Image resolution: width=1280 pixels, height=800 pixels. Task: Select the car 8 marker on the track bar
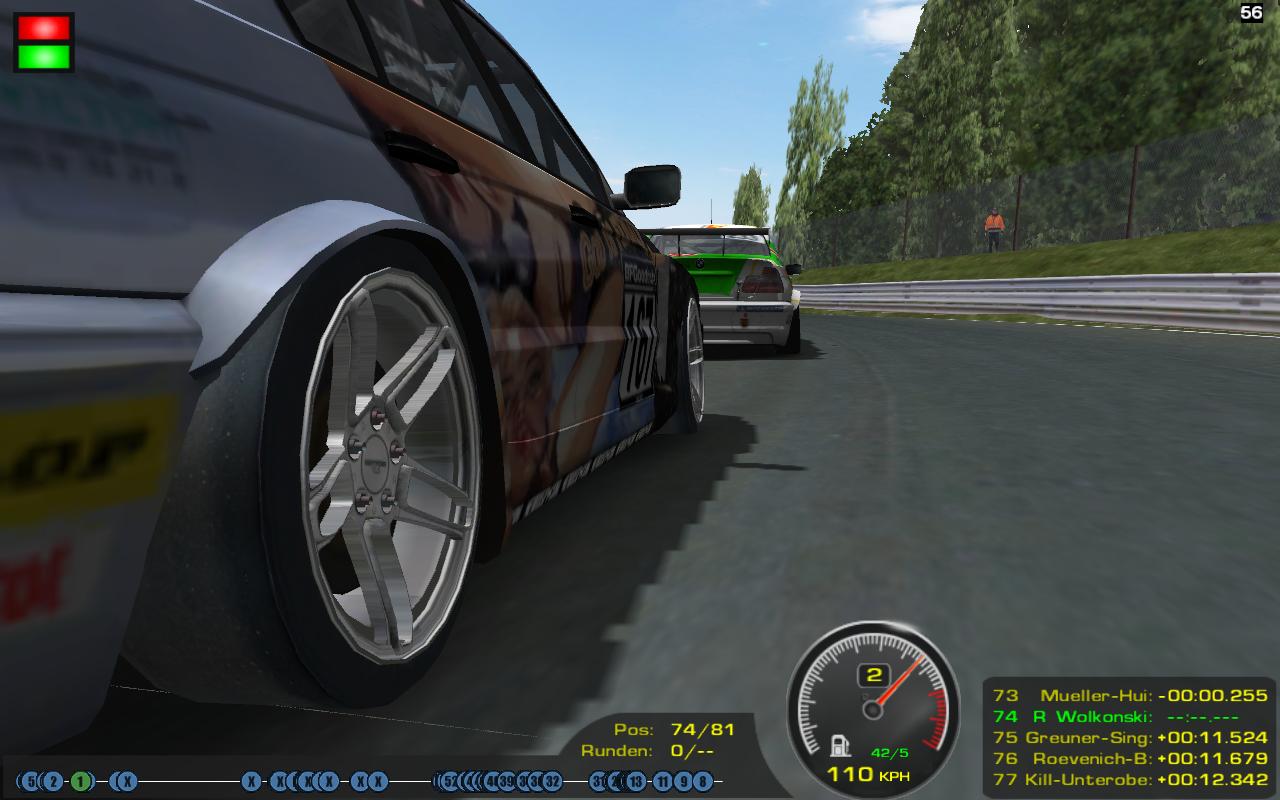pyautogui.click(x=704, y=781)
